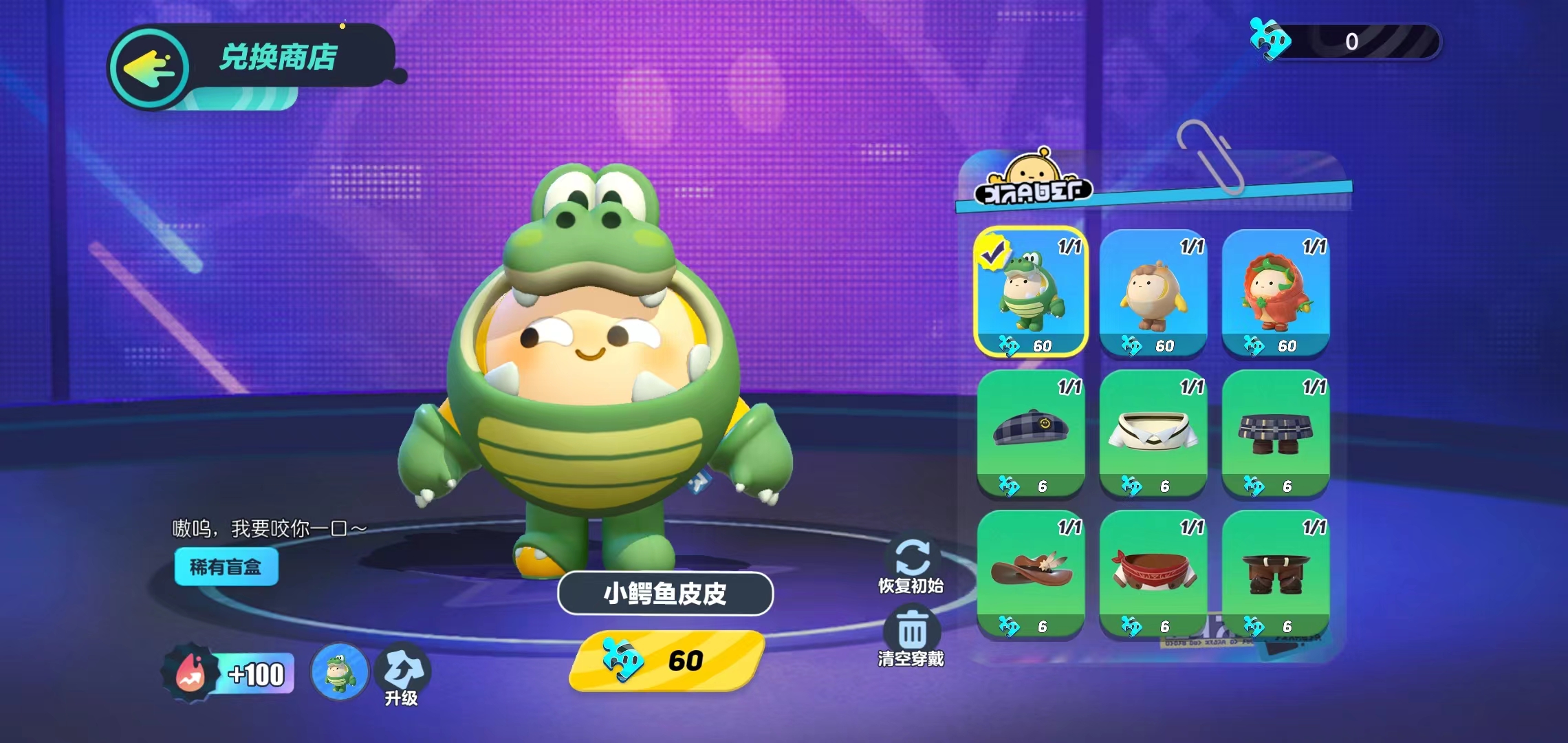This screenshot has height=743, width=1568.
Task: Open the 升级 upgrade button
Action: tap(402, 675)
